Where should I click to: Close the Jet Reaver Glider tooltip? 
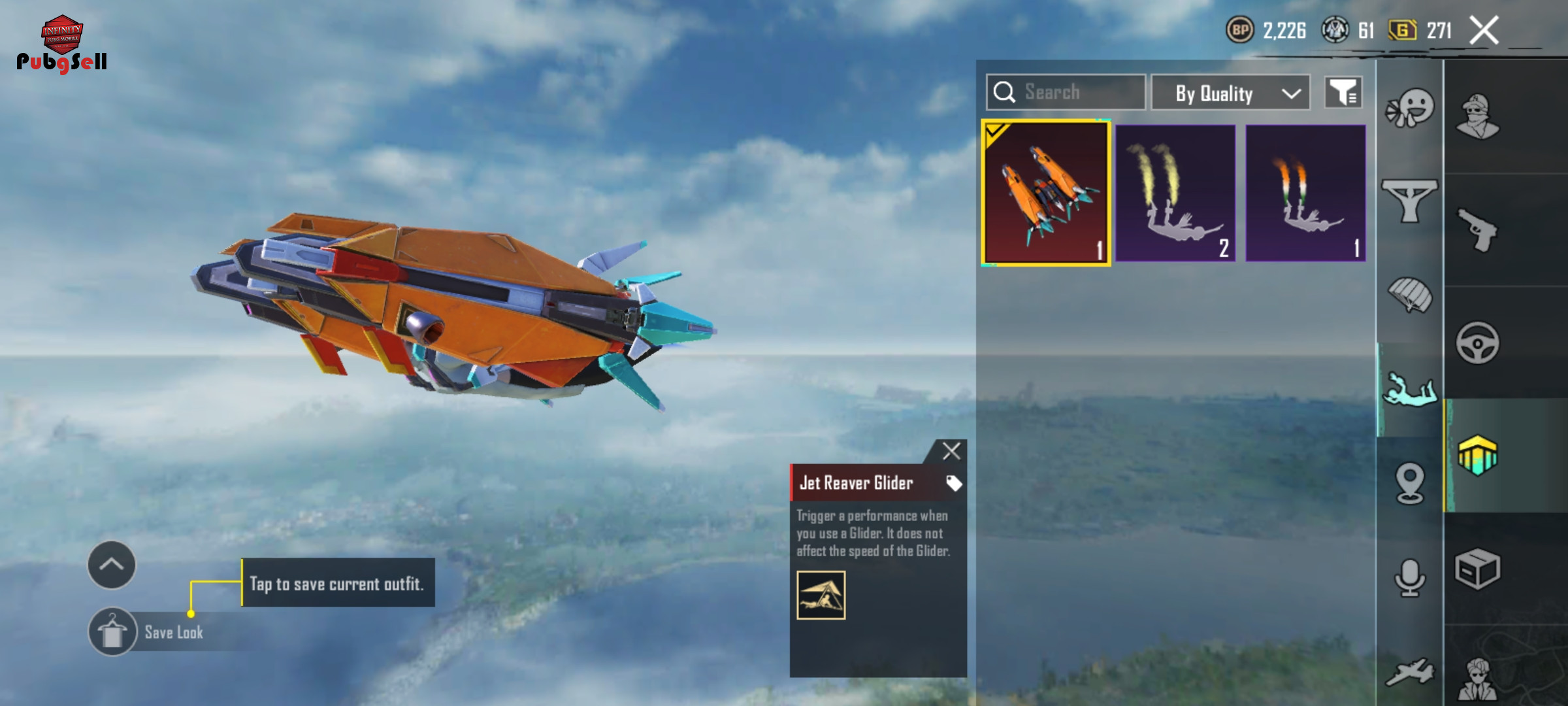(951, 451)
